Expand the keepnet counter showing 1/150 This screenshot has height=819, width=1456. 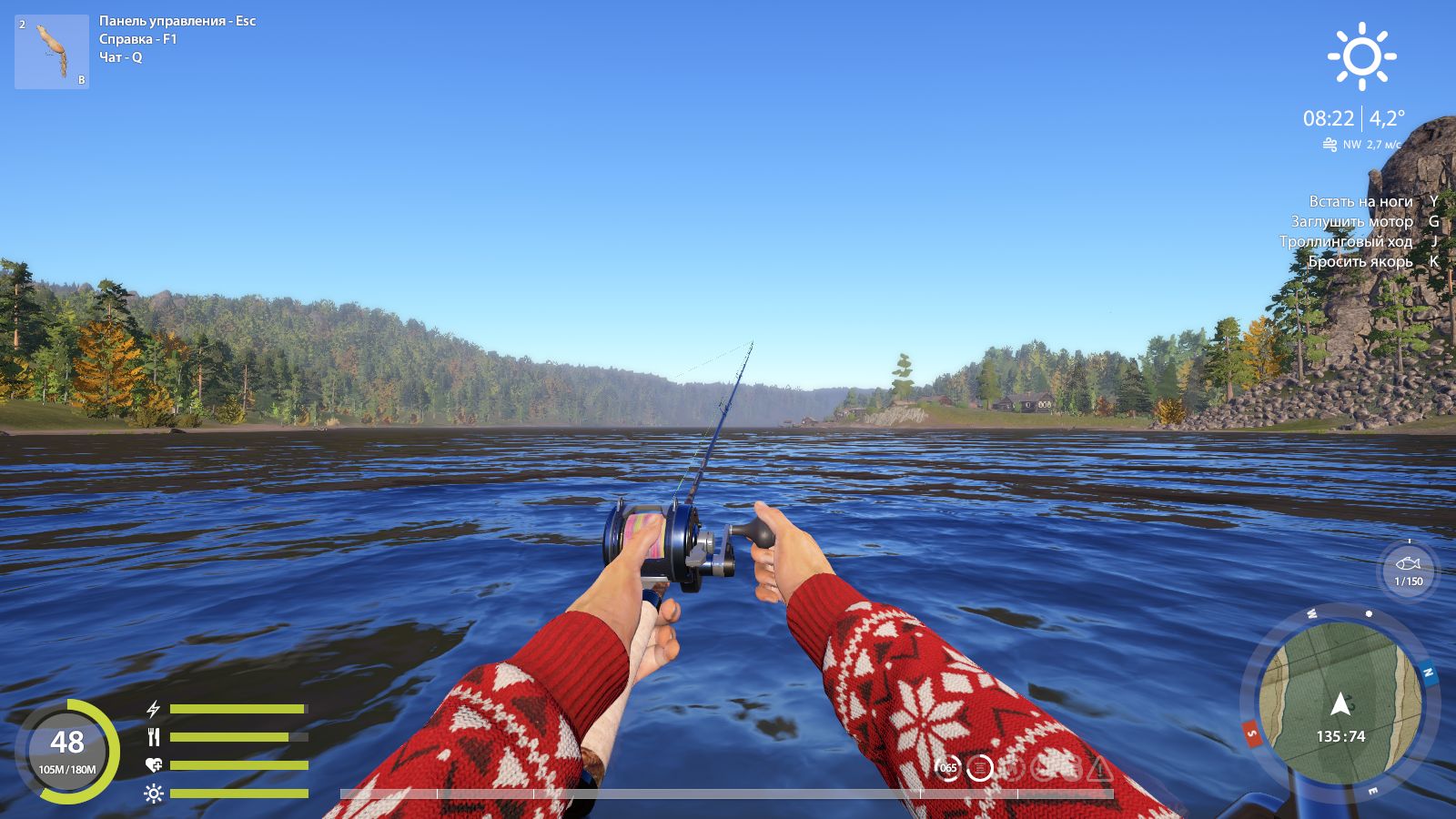[1410, 580]
